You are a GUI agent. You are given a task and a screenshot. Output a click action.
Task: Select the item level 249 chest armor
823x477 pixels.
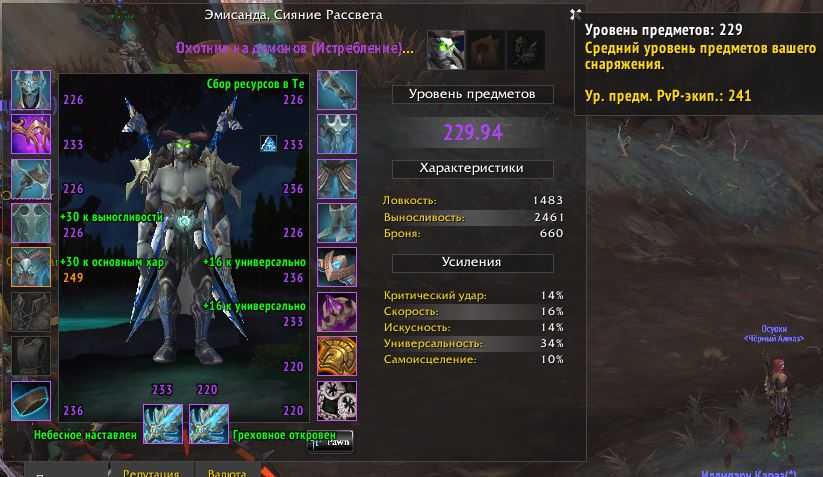point(30,267)
